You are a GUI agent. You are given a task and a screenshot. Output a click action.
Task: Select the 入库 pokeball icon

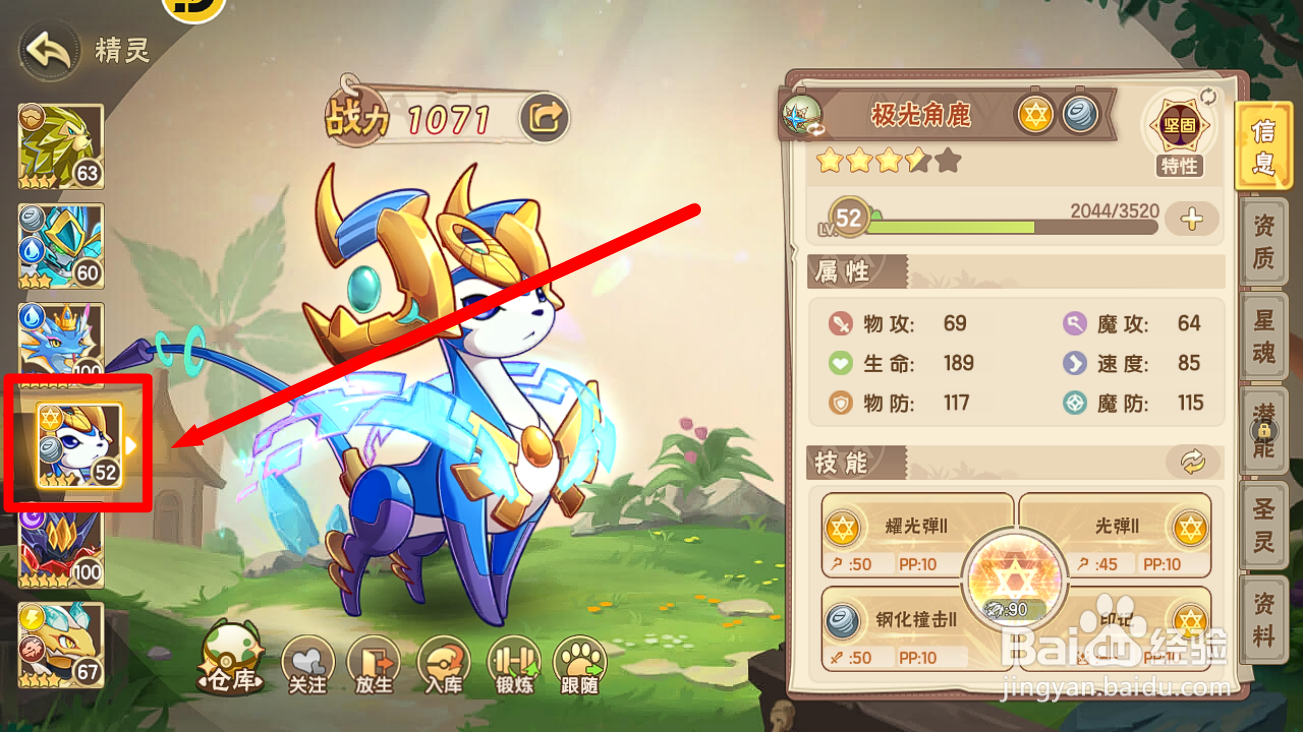(x=443, y=663)
